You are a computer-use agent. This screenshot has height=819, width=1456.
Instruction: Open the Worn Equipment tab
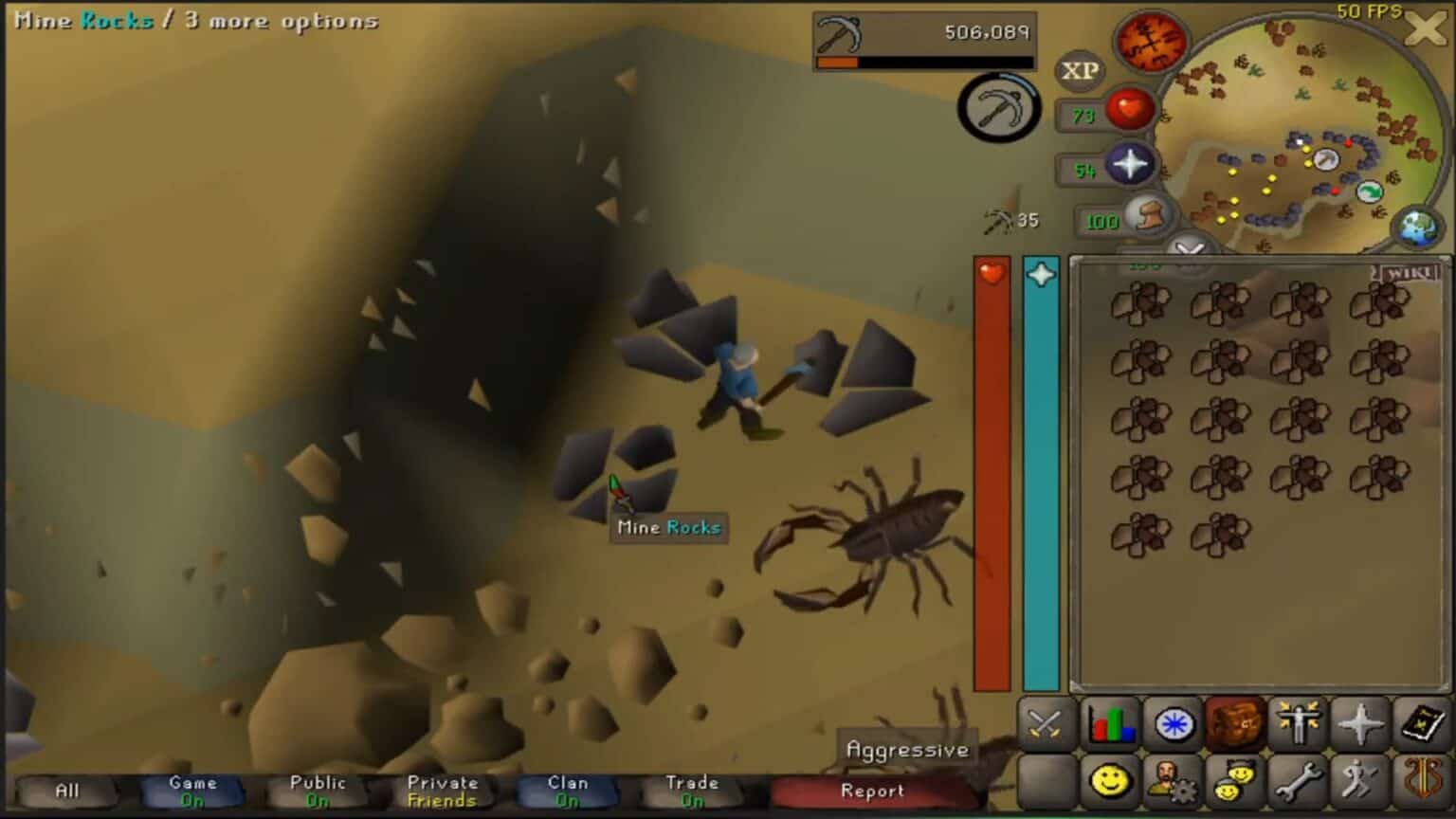[x=1300, y=725]
